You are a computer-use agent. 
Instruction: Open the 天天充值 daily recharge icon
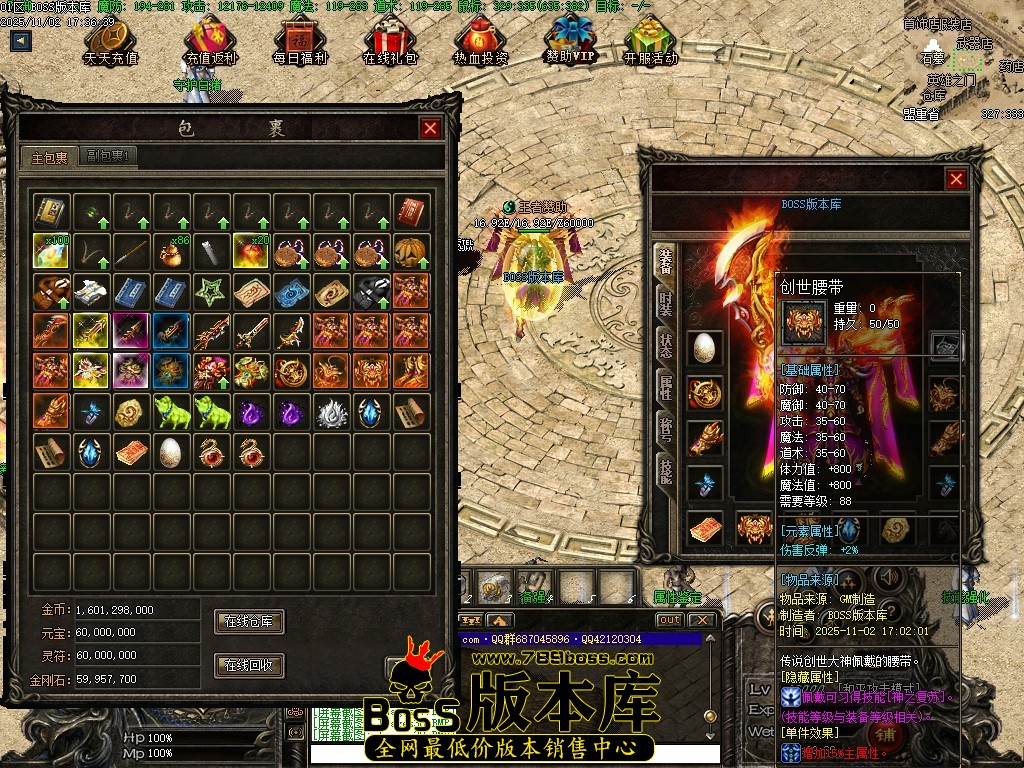tap(110, 42)
